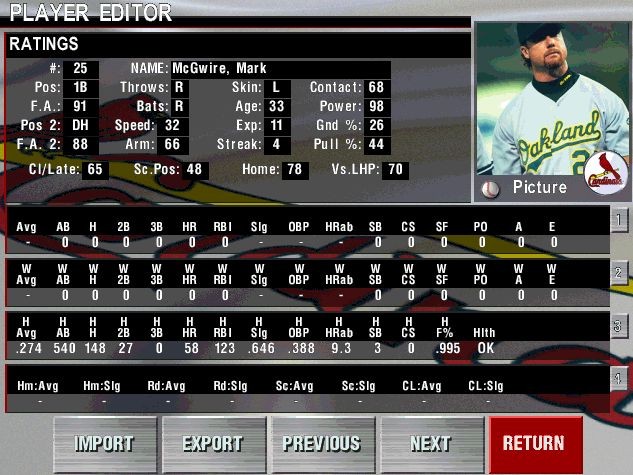Select stats row tab number 4
This screenshot has height=475, width=633.
620,378
